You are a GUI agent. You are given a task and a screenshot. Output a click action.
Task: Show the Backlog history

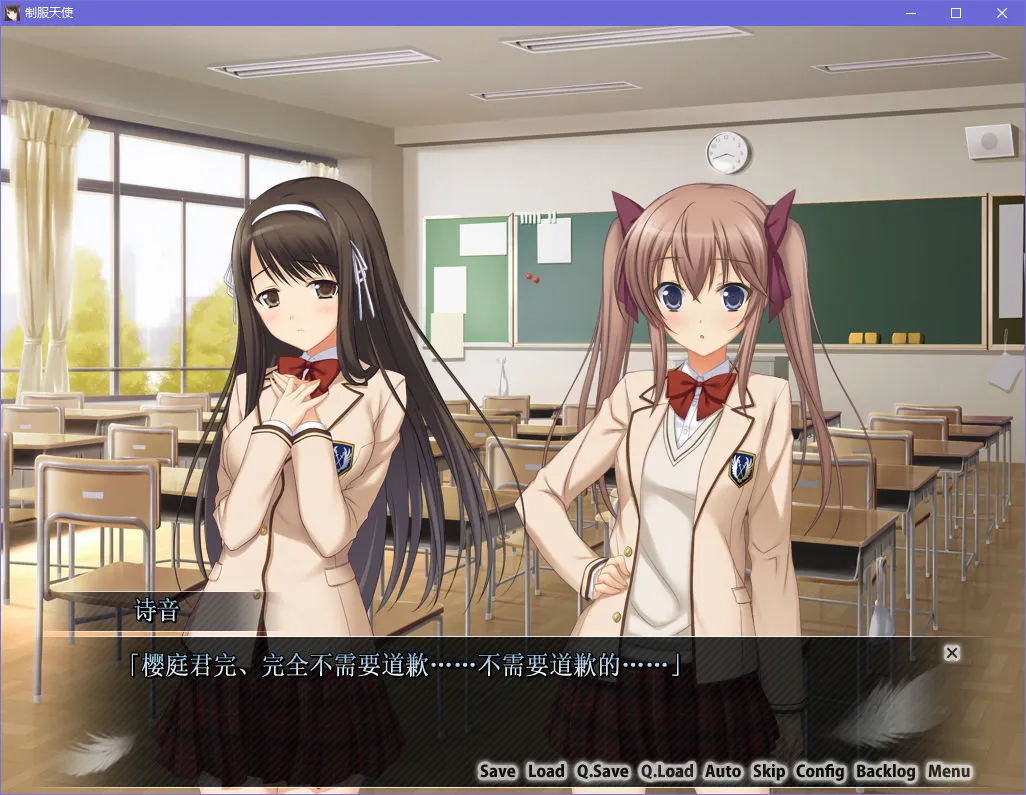point(886,771)
